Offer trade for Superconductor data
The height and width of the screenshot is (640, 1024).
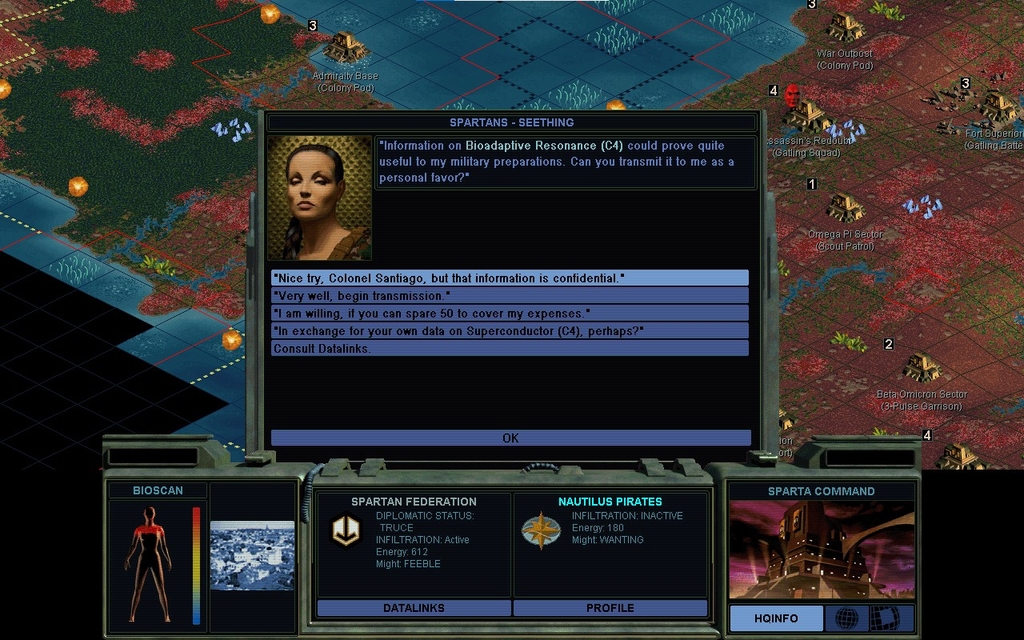[509, 331]
